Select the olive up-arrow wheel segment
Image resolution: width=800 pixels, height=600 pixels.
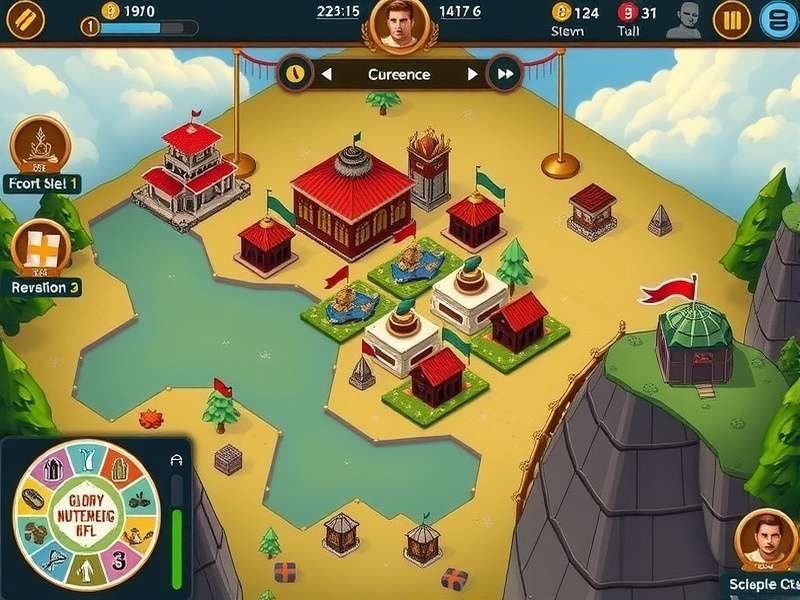click(83, 573)
